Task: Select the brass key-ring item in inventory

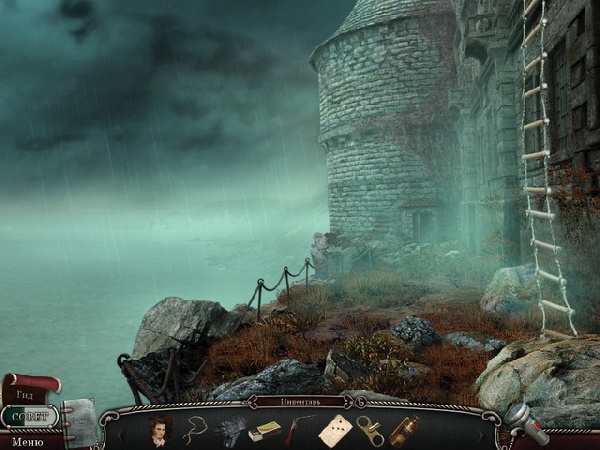Action: (x=369, y=430)
